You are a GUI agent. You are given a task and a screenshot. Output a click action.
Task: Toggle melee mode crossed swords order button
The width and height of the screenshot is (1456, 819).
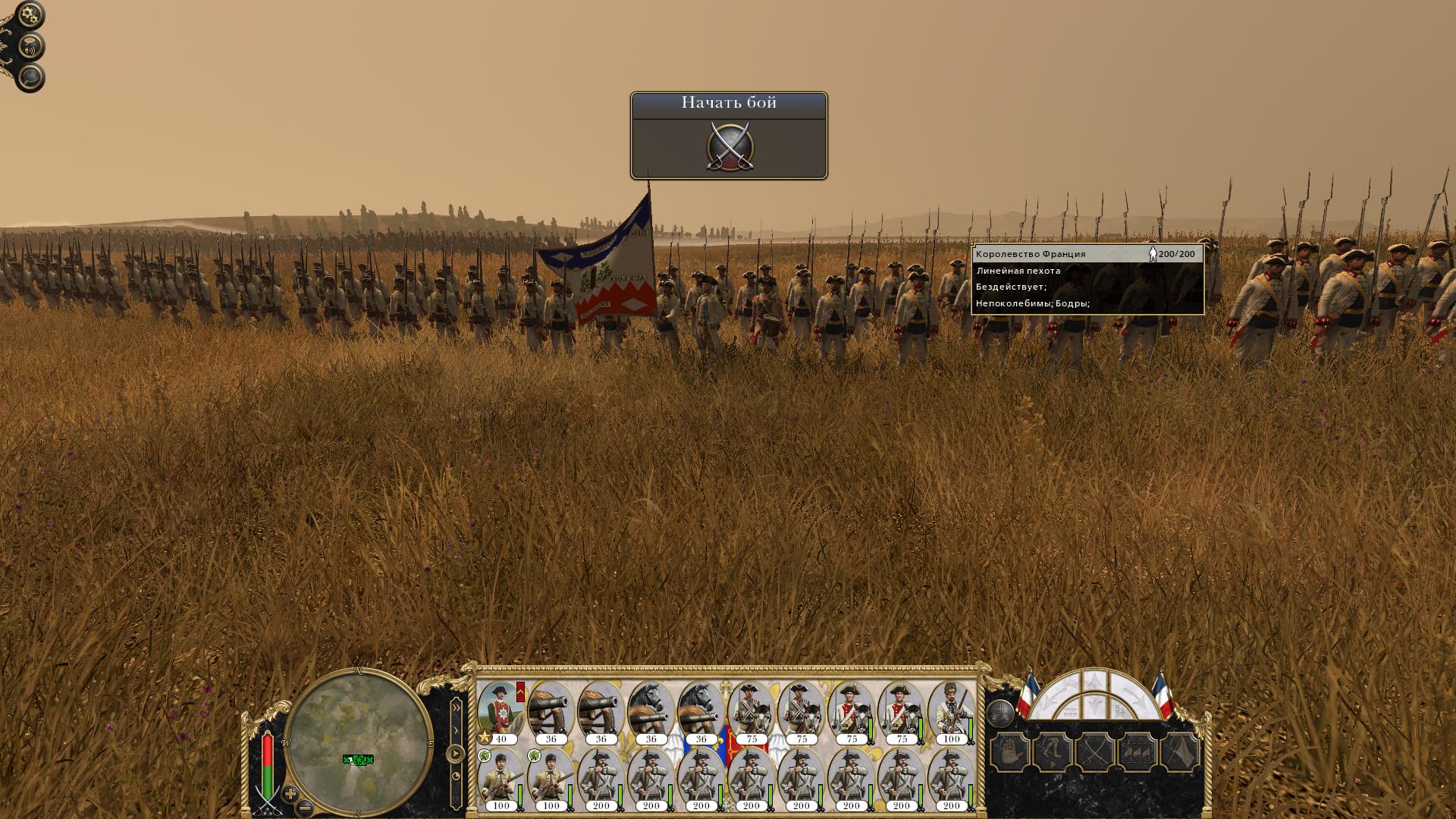1095,753
